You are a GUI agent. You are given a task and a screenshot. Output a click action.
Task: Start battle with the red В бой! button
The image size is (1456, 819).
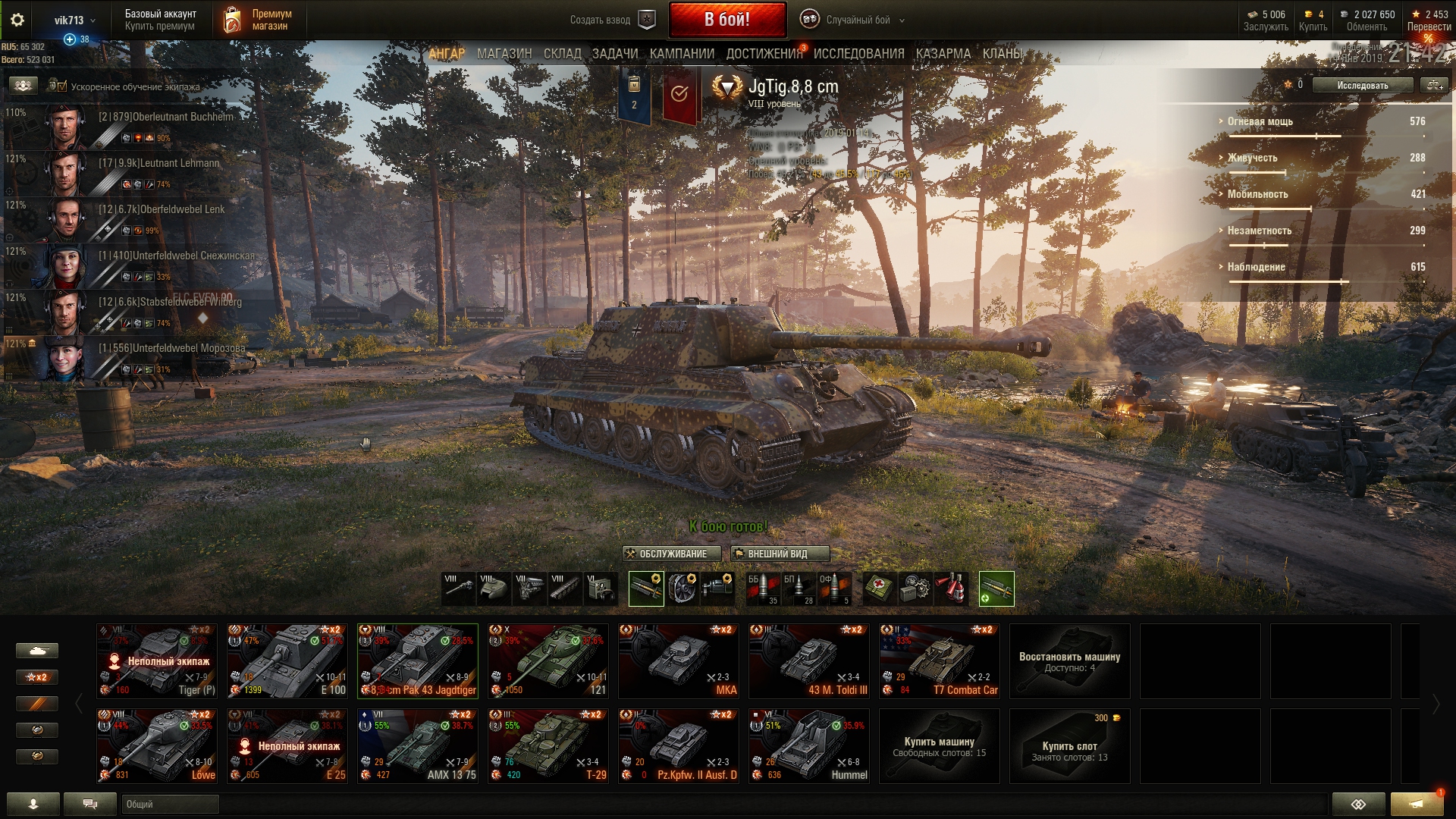tap(726, 20)
